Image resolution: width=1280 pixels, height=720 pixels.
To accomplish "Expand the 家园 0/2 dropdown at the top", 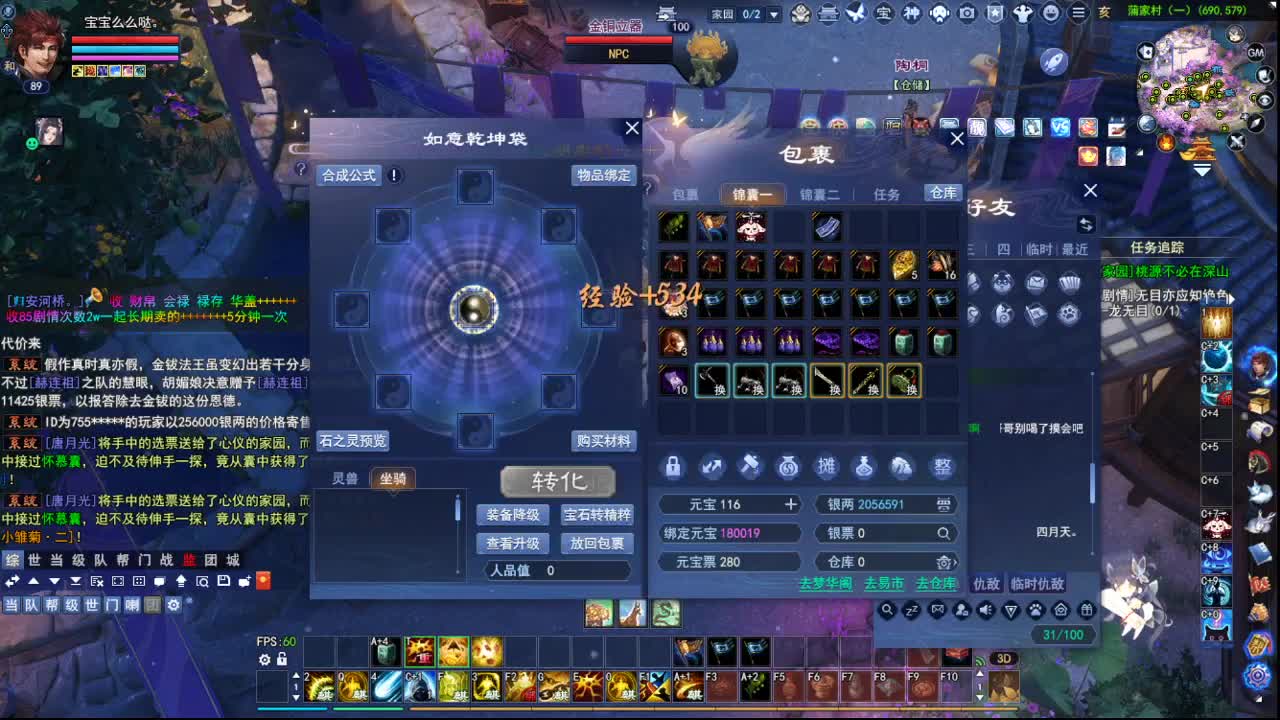I will click(773, 14).
